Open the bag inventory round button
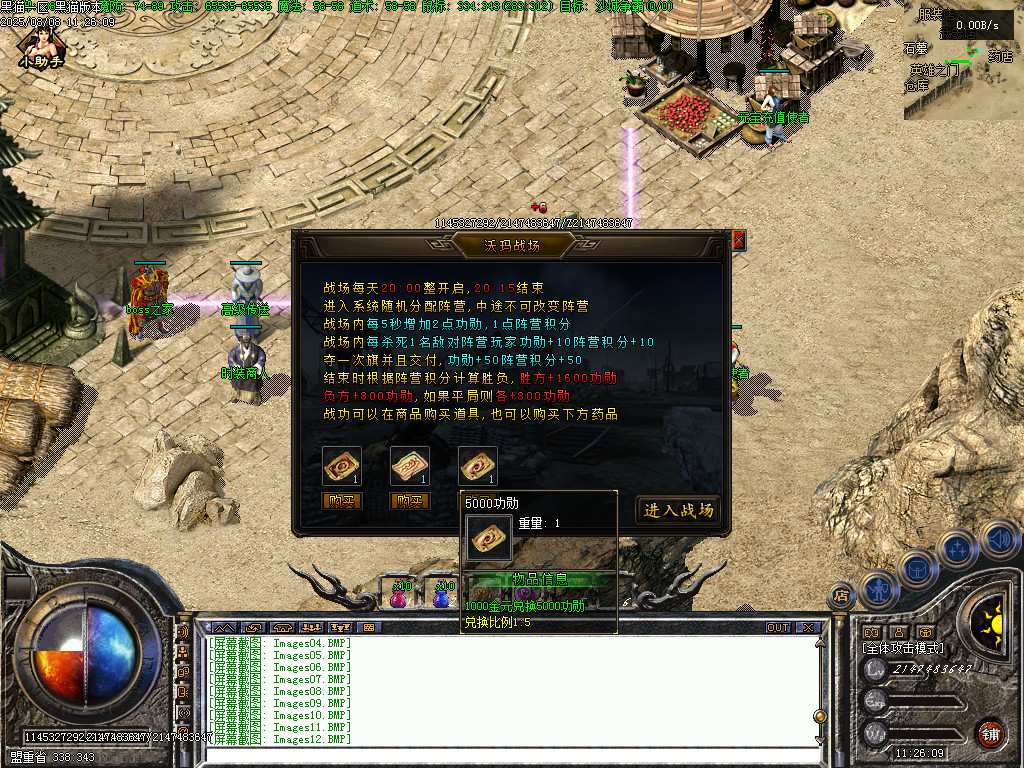 [x=917, y=568]
